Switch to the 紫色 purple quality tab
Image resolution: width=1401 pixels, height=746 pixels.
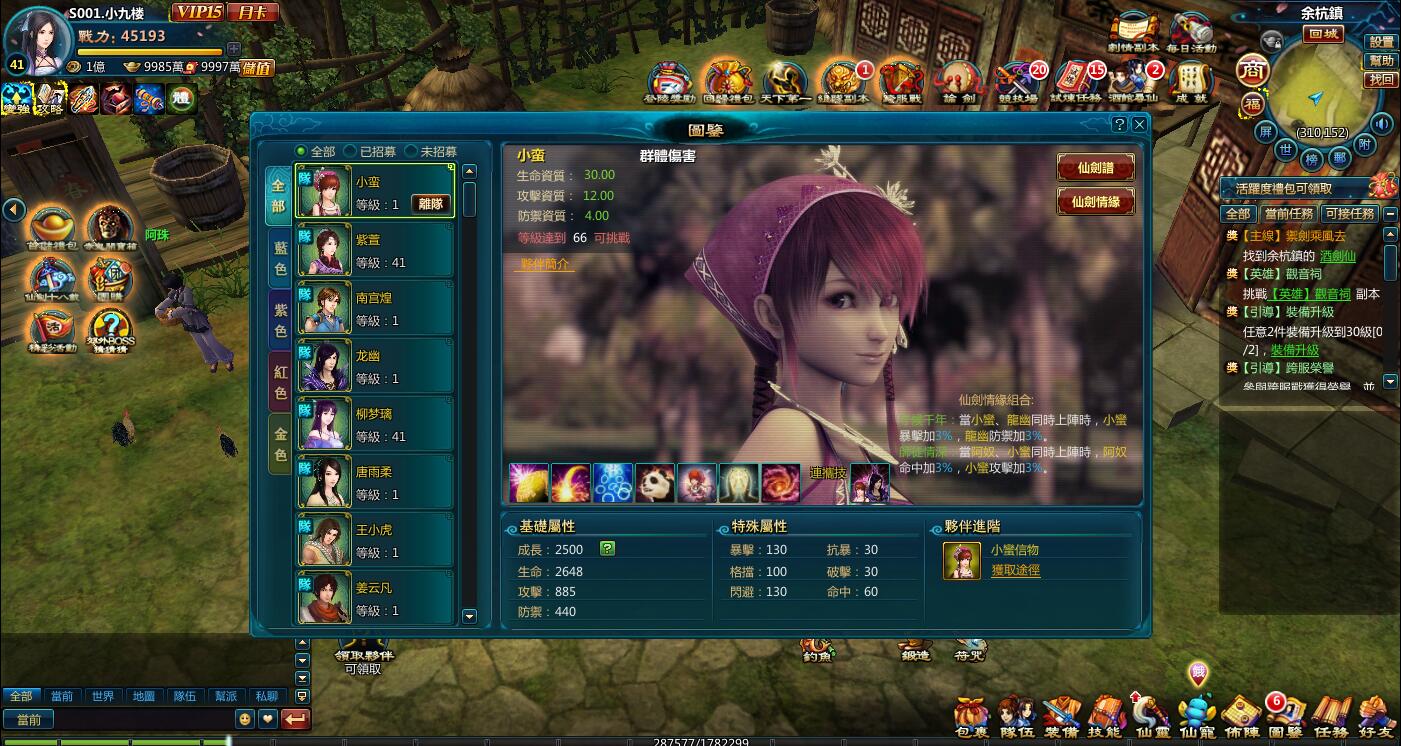280,322
